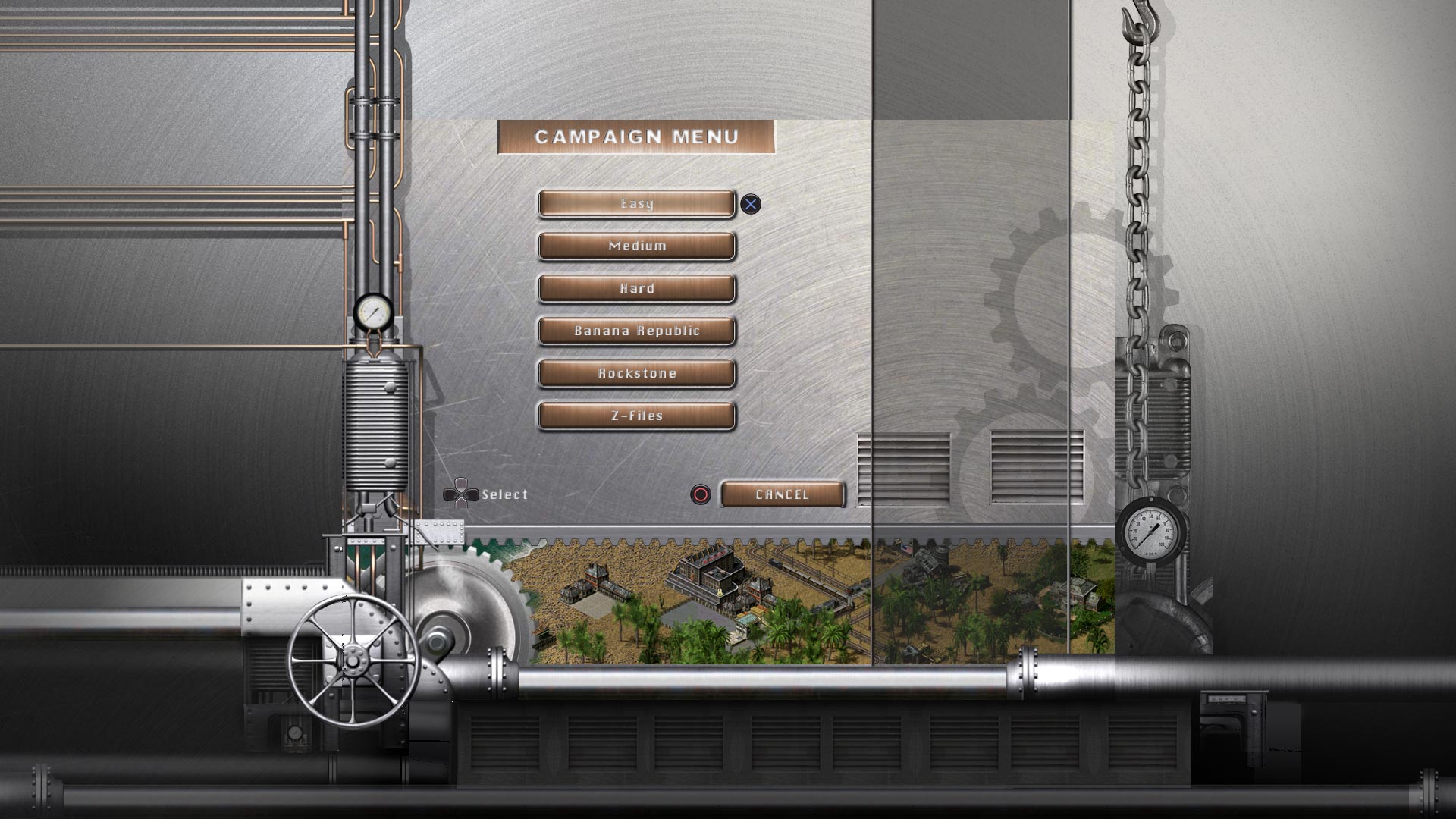
Task: Click the blue X confirm button icon
Action: (x=750, y=203)
